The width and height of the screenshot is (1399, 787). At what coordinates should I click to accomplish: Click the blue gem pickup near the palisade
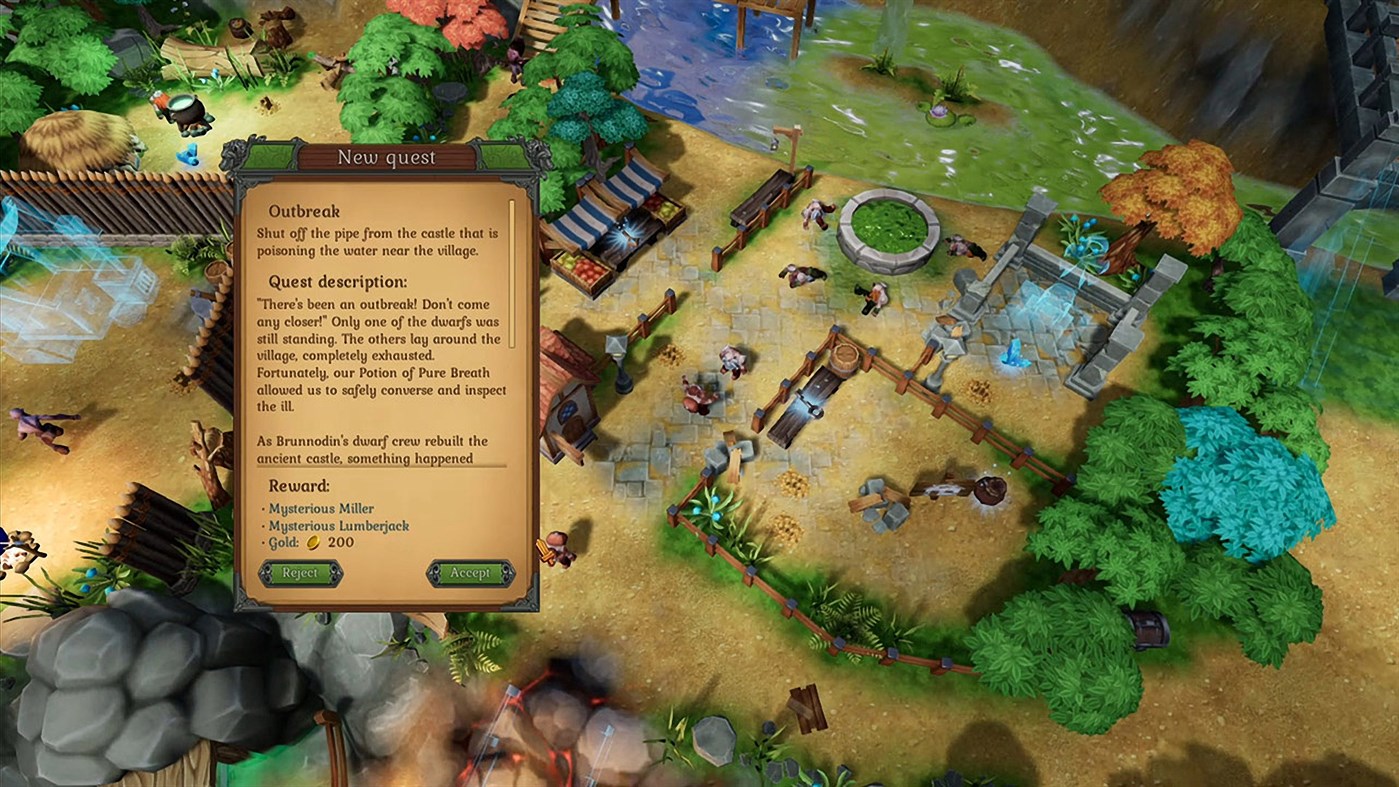coord(190,156)
